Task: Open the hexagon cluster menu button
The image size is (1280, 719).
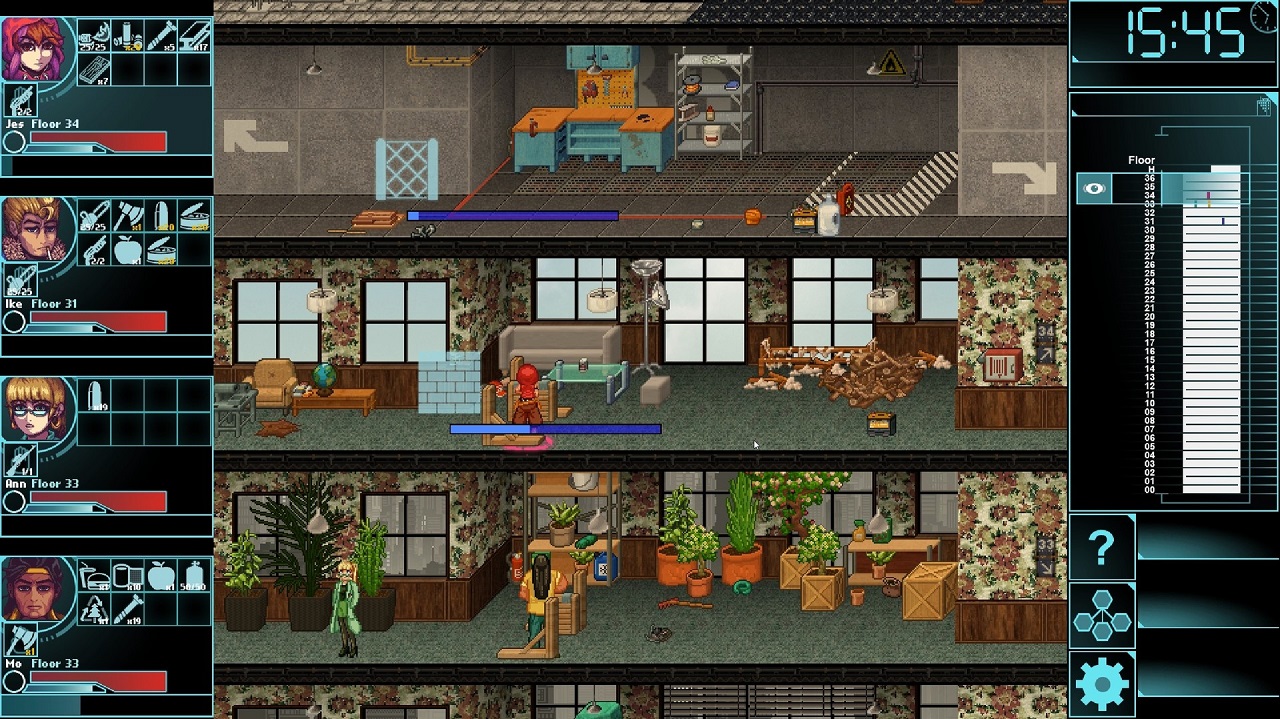Action: point(1101,615)
